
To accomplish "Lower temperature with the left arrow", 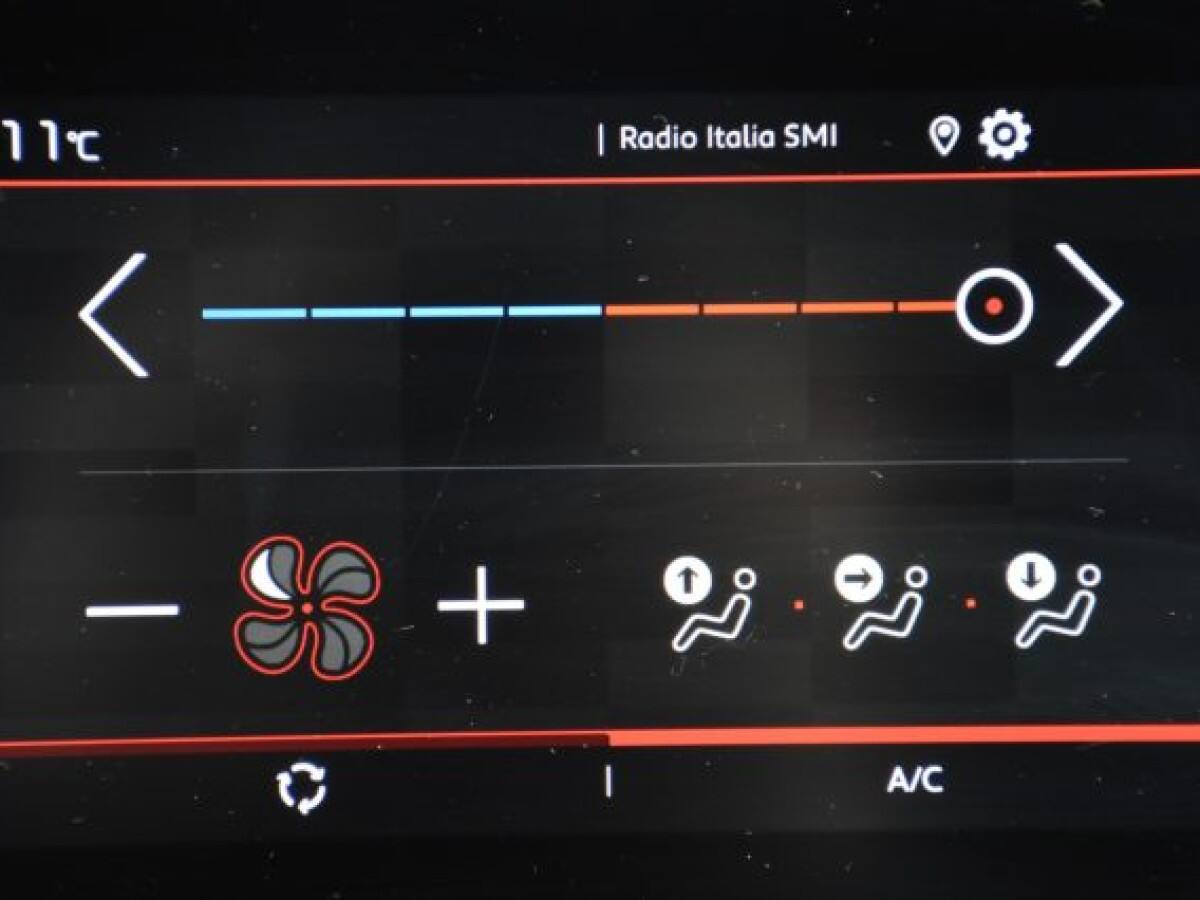I will coord(115,314).
